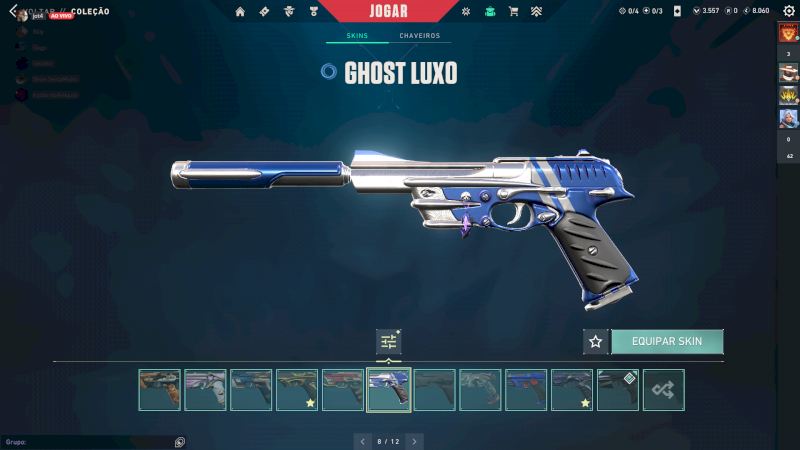
Task: Open the store shopping cart icon
Action: pos(513,12)
